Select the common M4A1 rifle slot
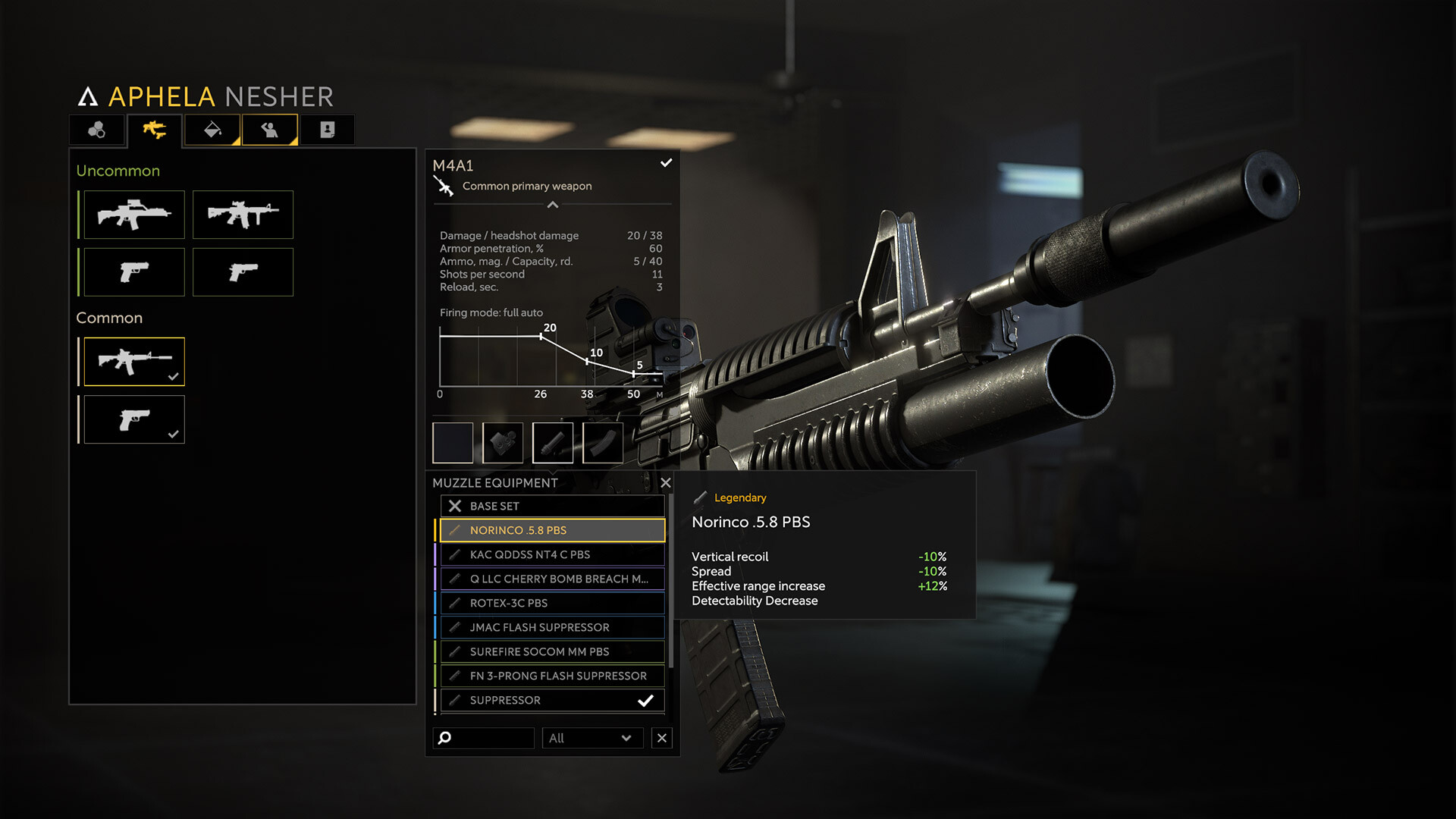This screenshot has height=819, width=1456. point(134,362)
